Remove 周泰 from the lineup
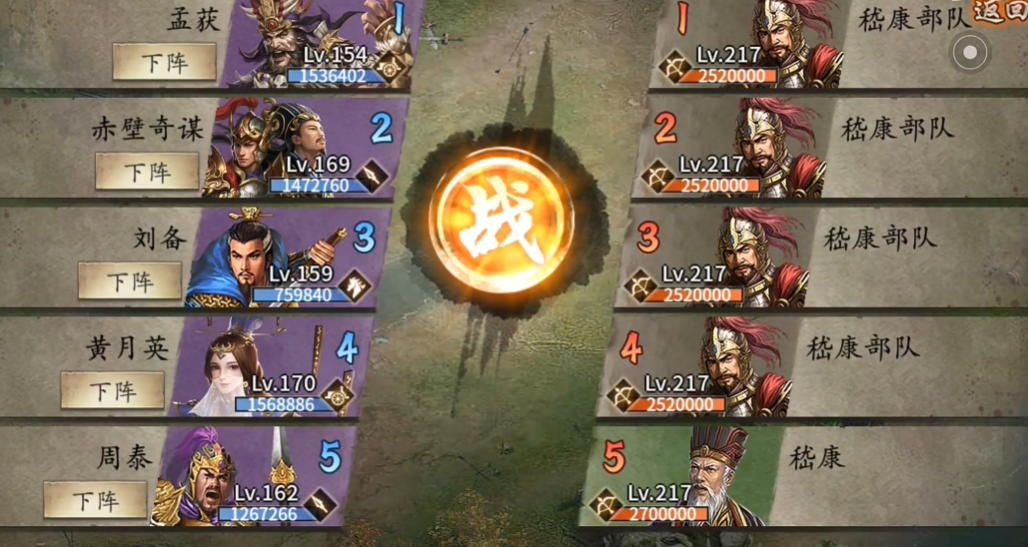Viewport: 1028px width, 547px height. (95, 499)
